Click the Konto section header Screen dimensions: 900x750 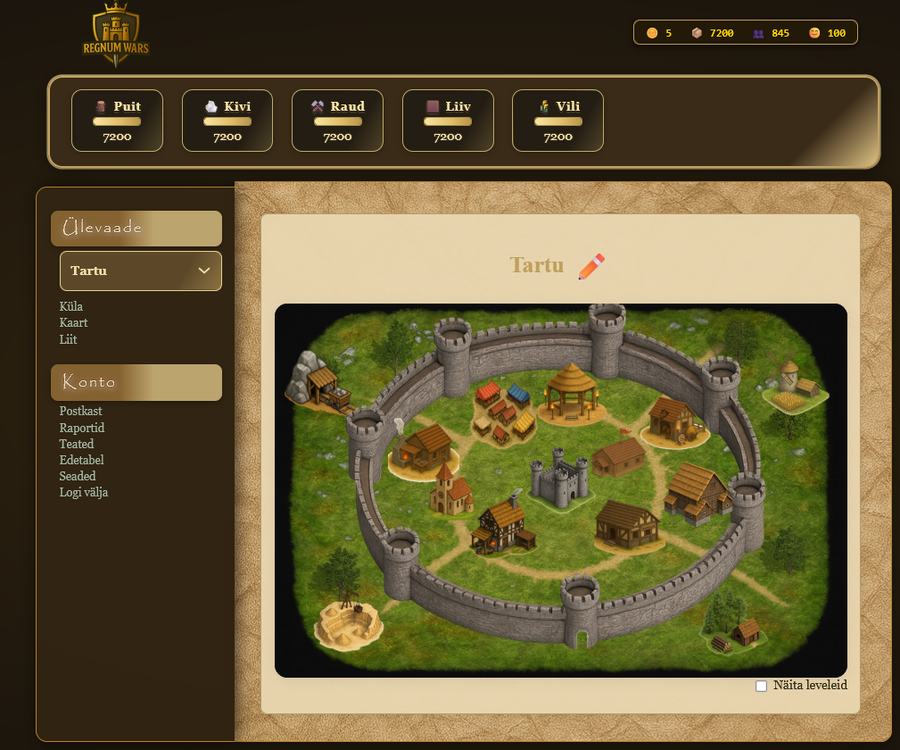coord(136,382)
